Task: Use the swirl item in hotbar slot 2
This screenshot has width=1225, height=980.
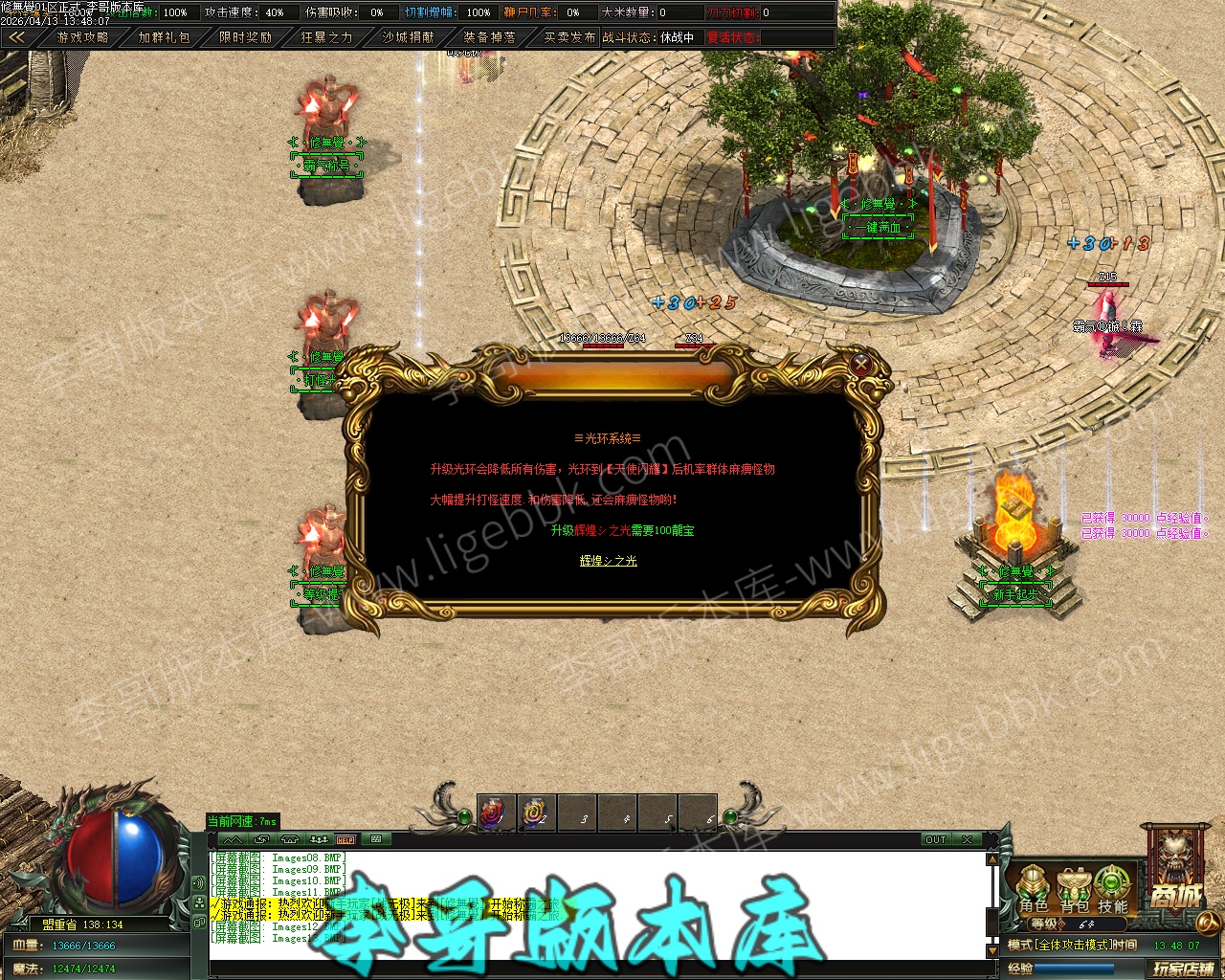Action: tap(536, 813)
